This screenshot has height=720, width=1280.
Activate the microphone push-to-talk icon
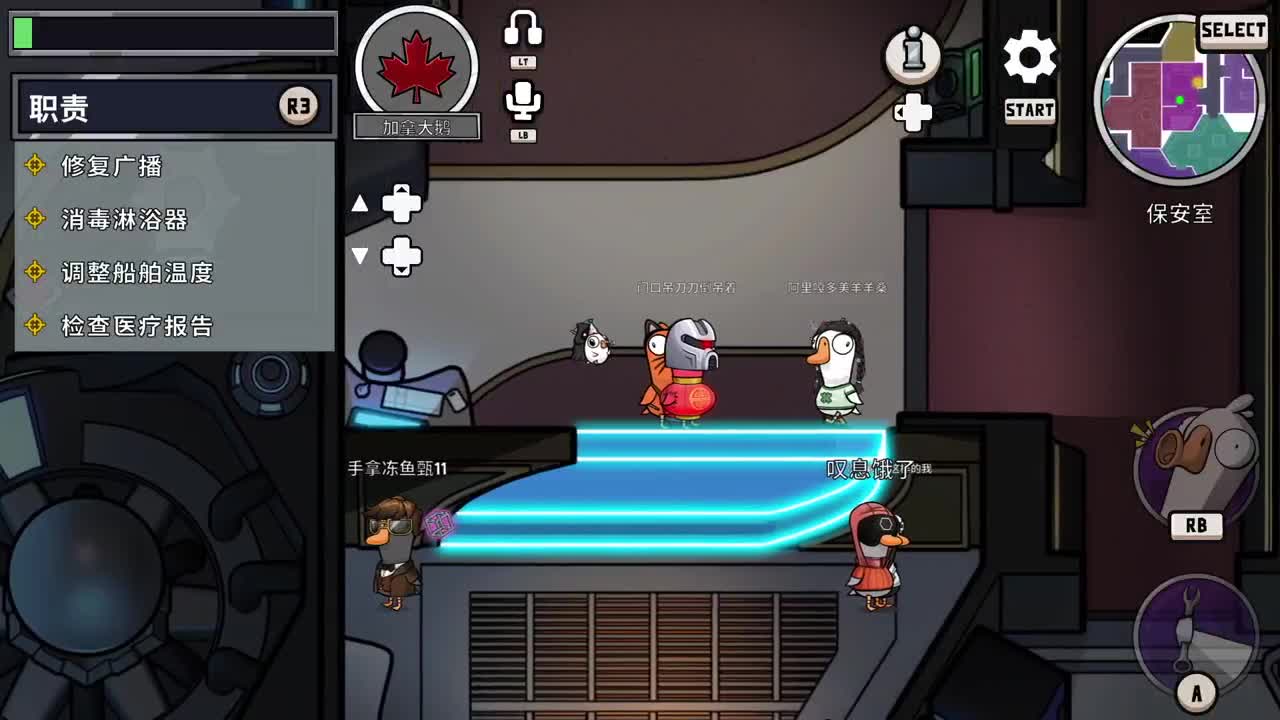click(523, 98)
